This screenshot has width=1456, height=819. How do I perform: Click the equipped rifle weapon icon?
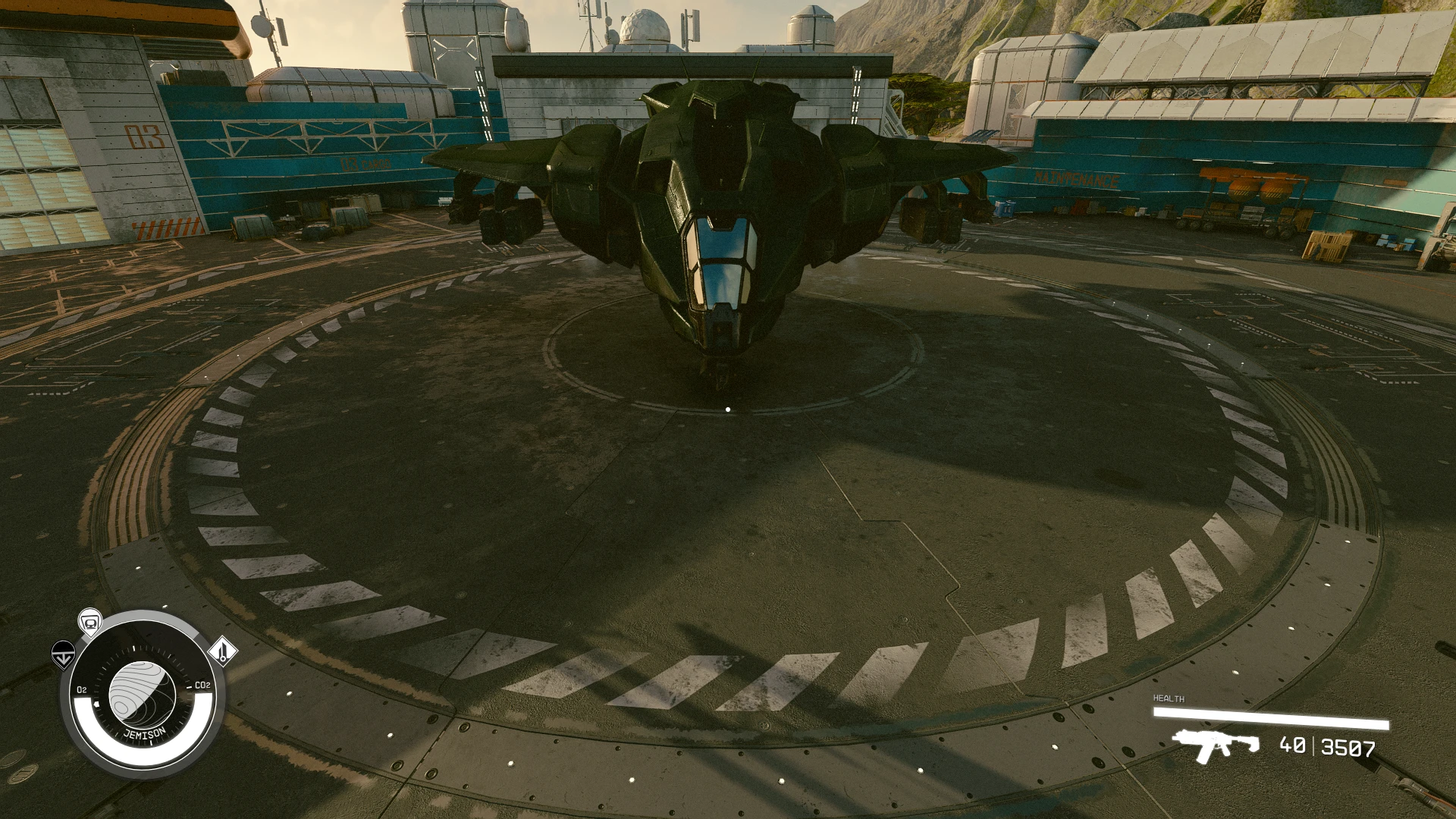tap(1215, 744)
